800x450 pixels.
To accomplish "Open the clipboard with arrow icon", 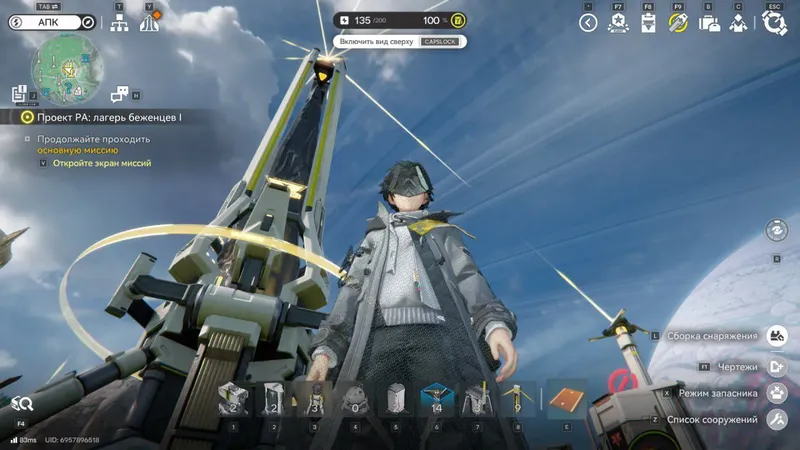I will tap(648, 23).
